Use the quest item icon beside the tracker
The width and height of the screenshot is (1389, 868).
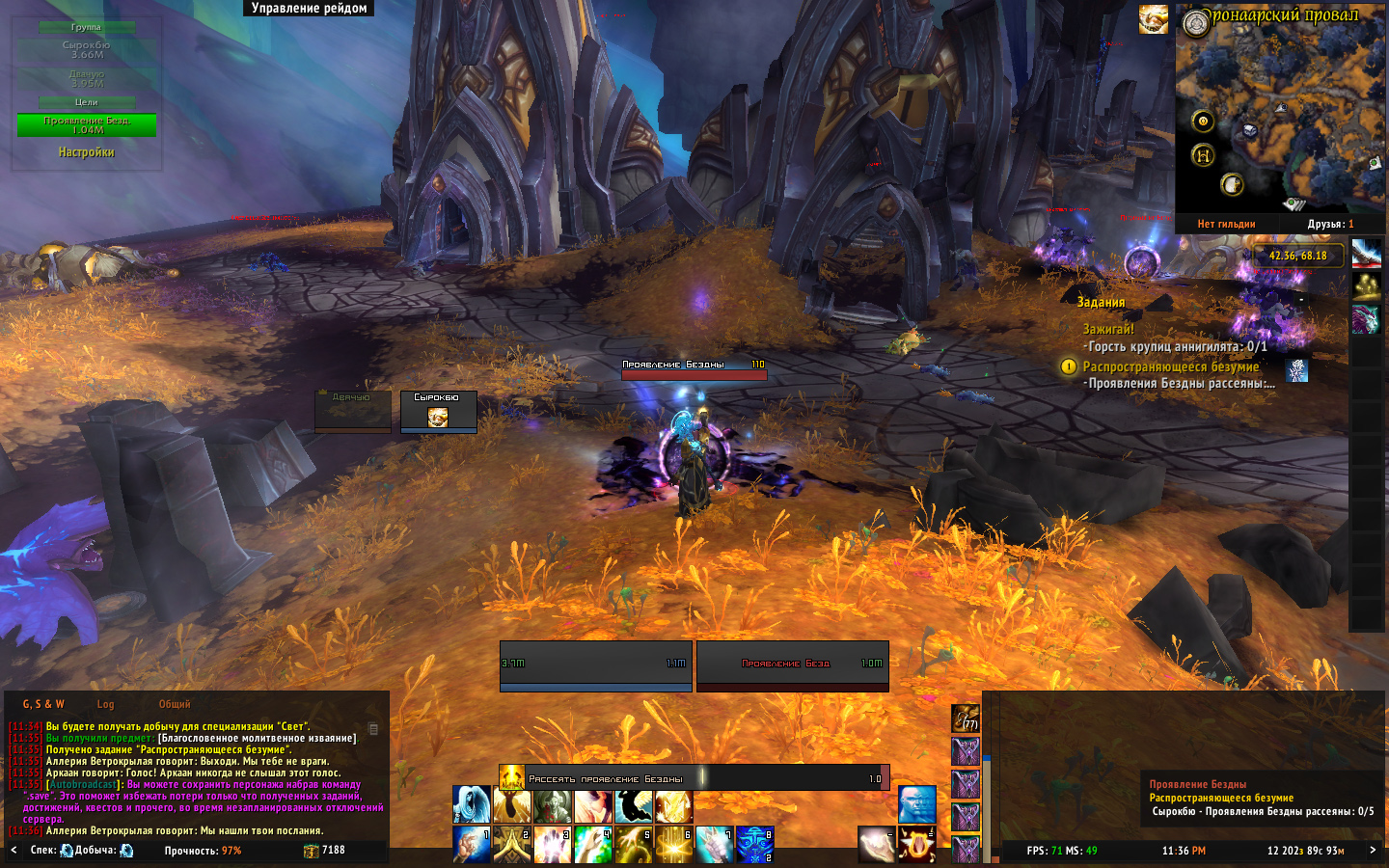(1297, 369)
